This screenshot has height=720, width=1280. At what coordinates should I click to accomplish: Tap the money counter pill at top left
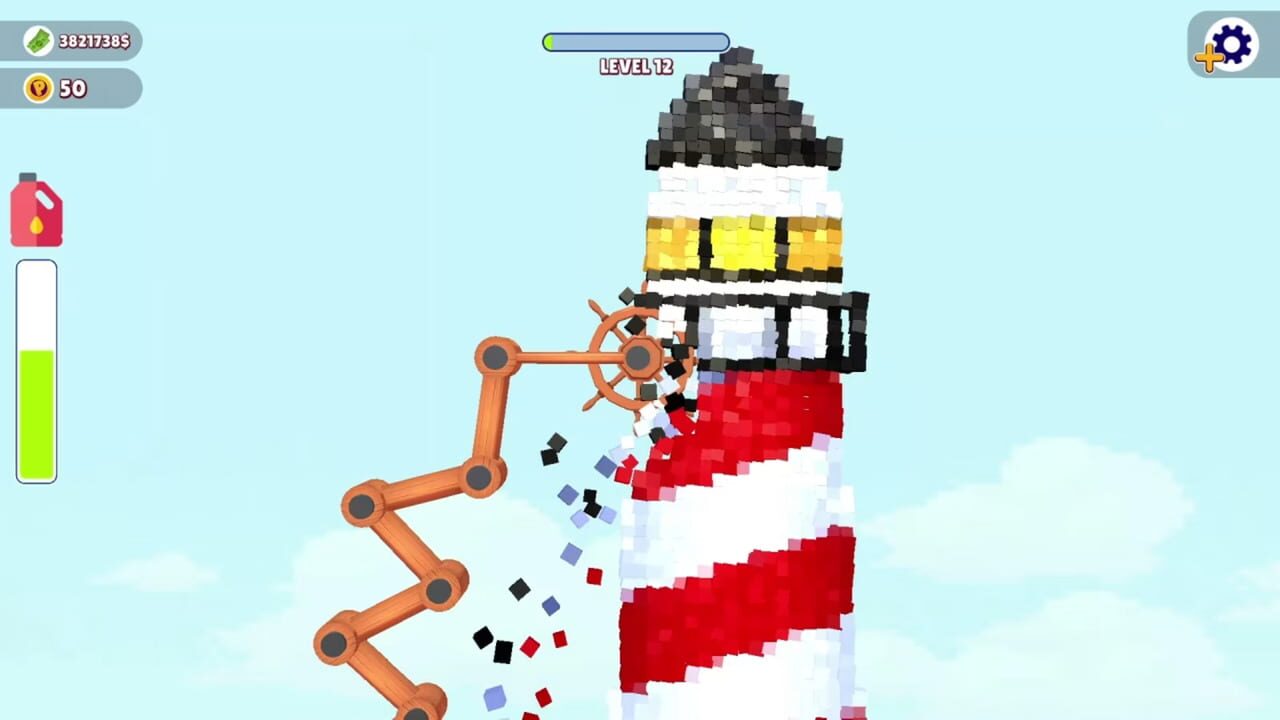tap(70, 42)
